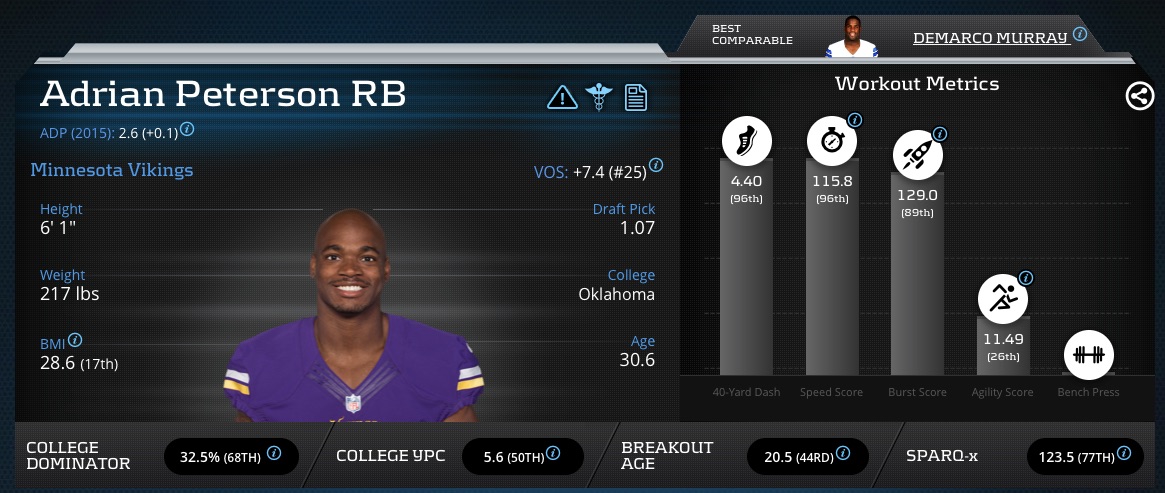Open the DeMarco Murray comparable player link
Image resolution: width=1165 pixels, height=493 pixels.
[990, 37]
